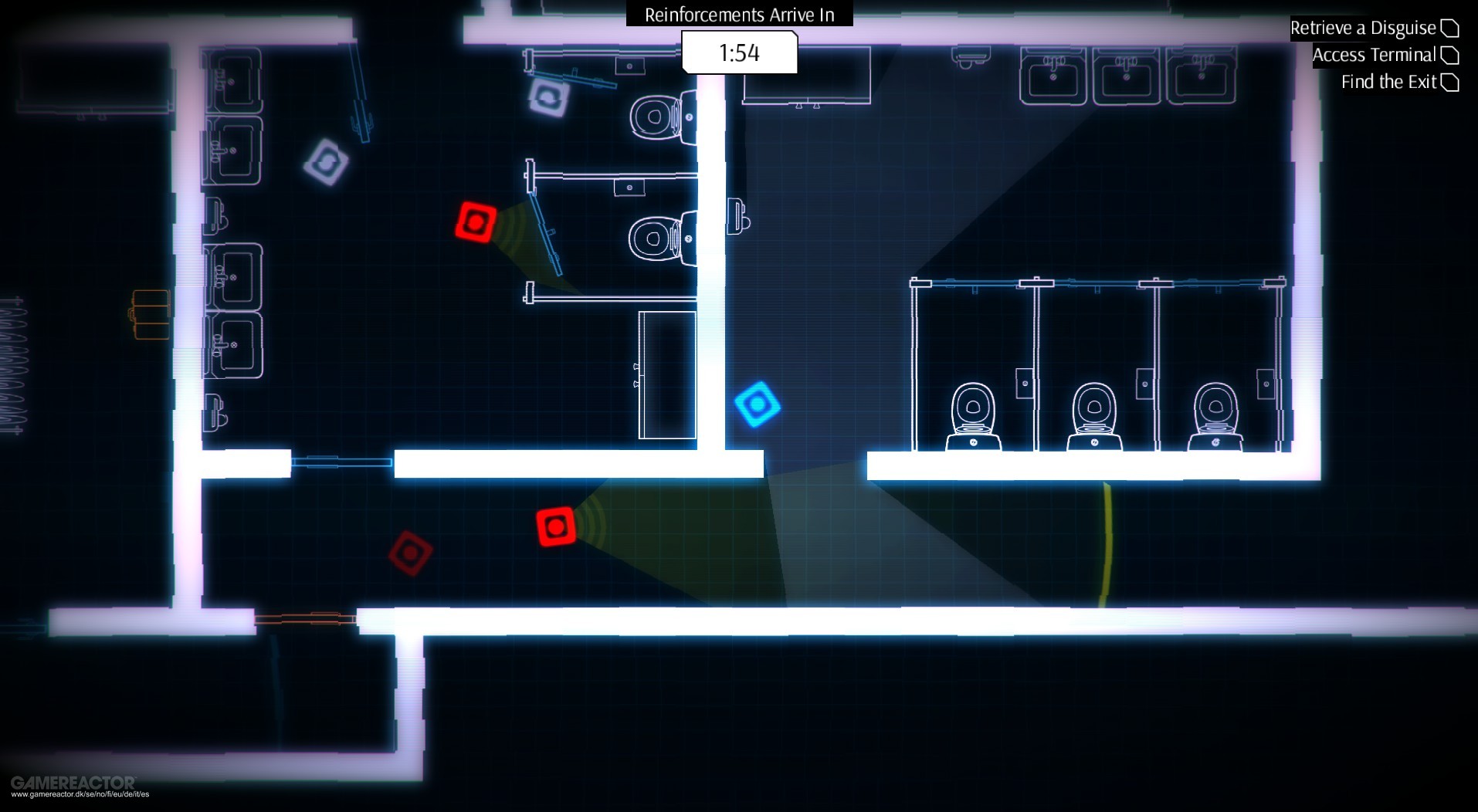Open the Gamereactor watermark link
The height and width of the screenshot is (812, 1478).
click(x=75, y=783)
